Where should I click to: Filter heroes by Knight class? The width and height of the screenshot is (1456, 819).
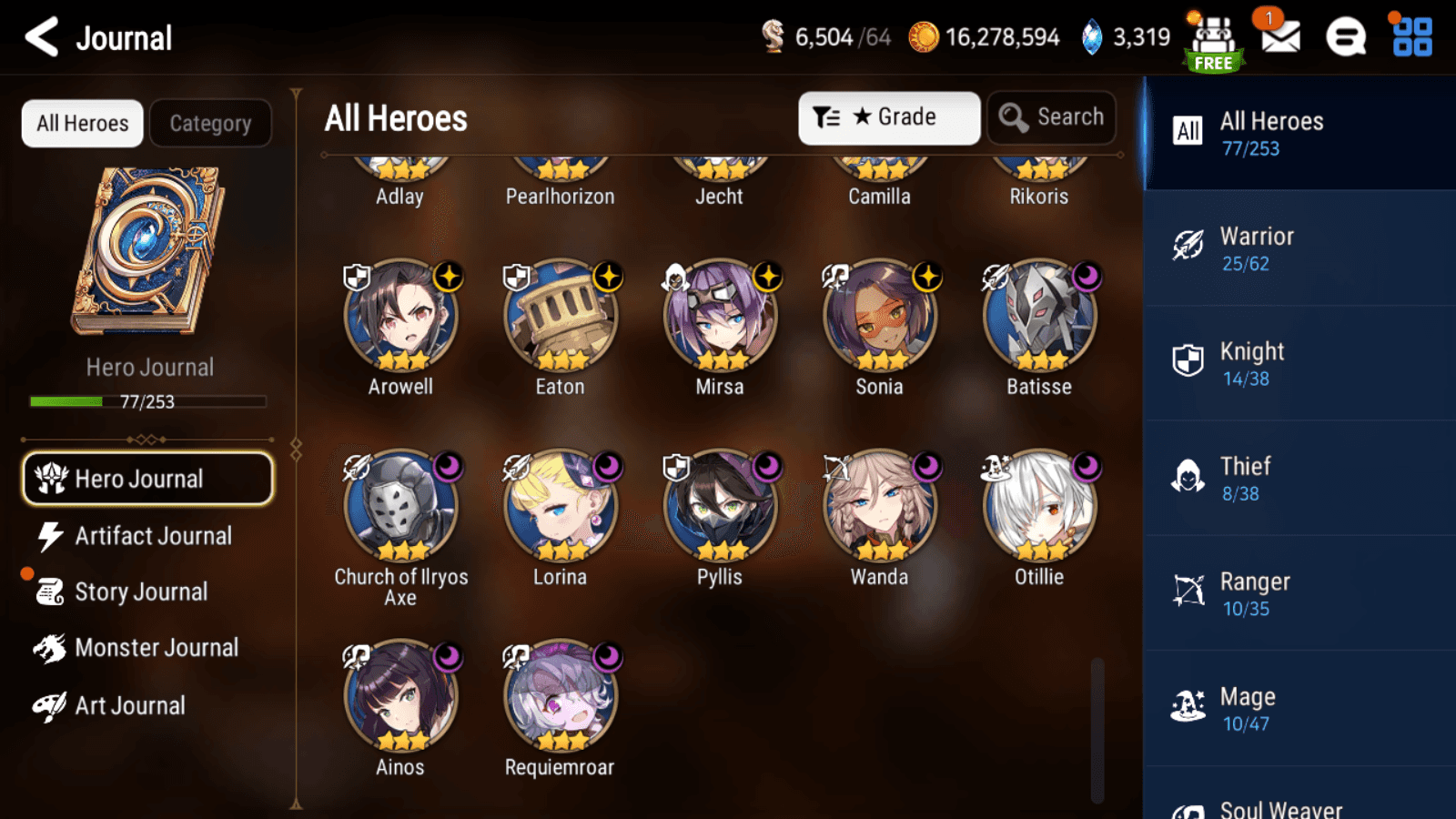1299,363
